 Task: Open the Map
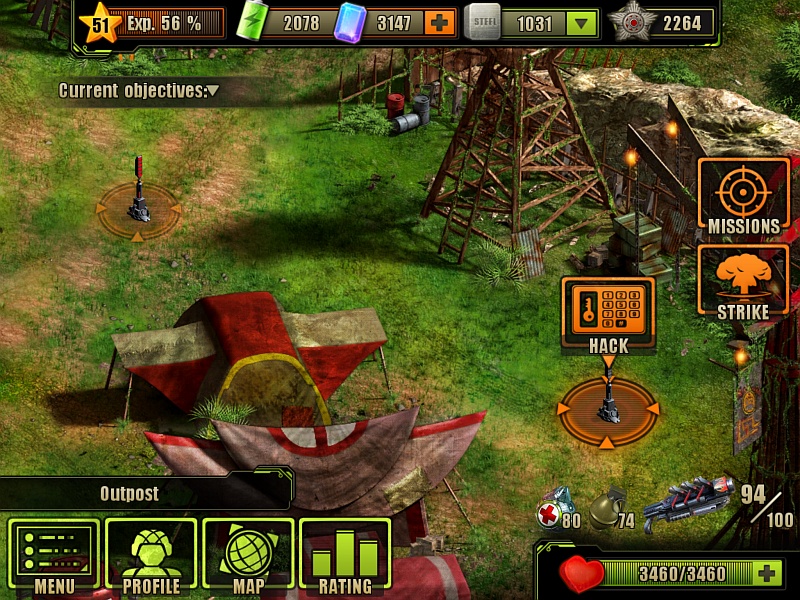point(248,556)
